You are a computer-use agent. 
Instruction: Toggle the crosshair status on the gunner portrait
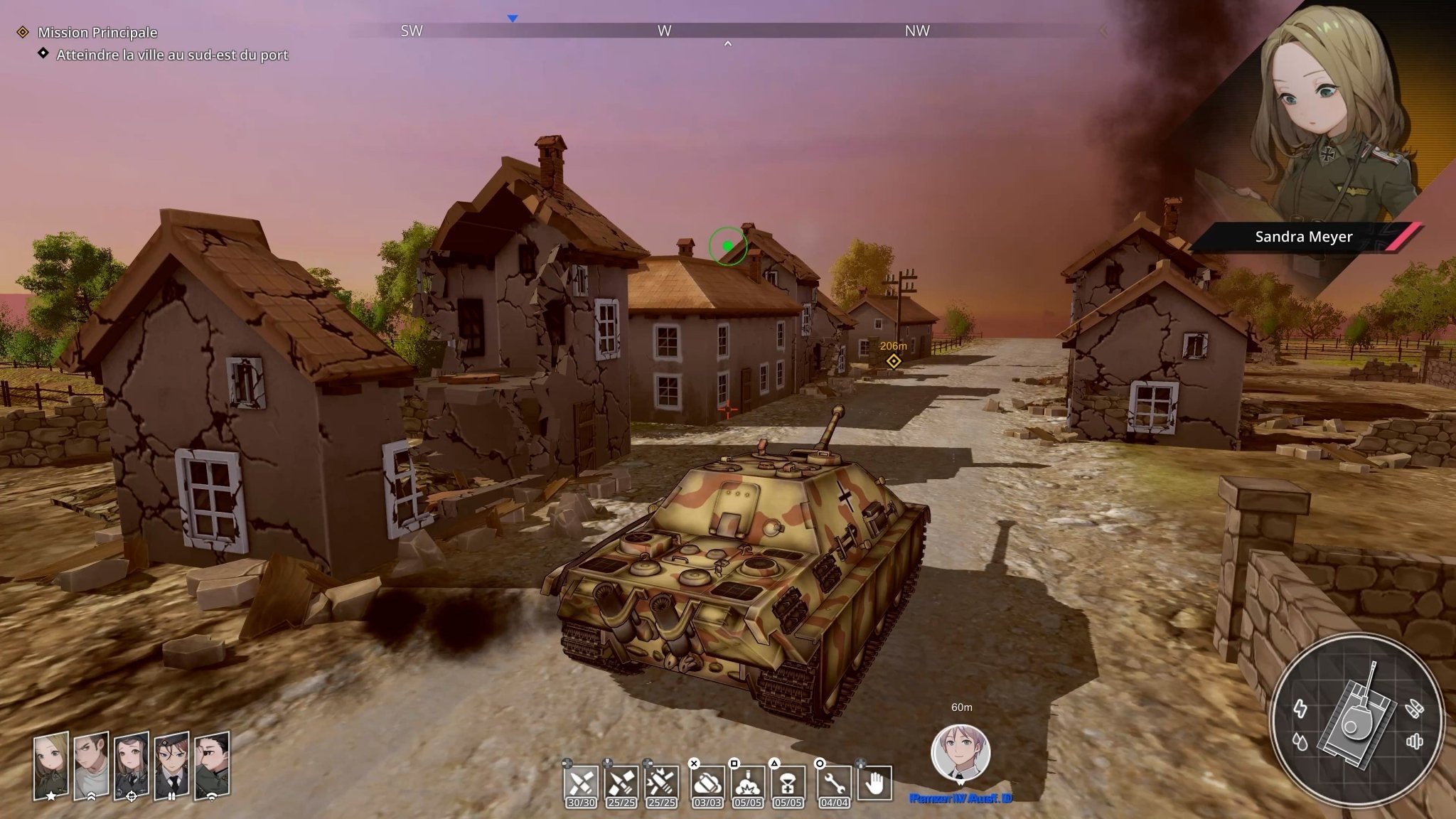coord(132,797)
